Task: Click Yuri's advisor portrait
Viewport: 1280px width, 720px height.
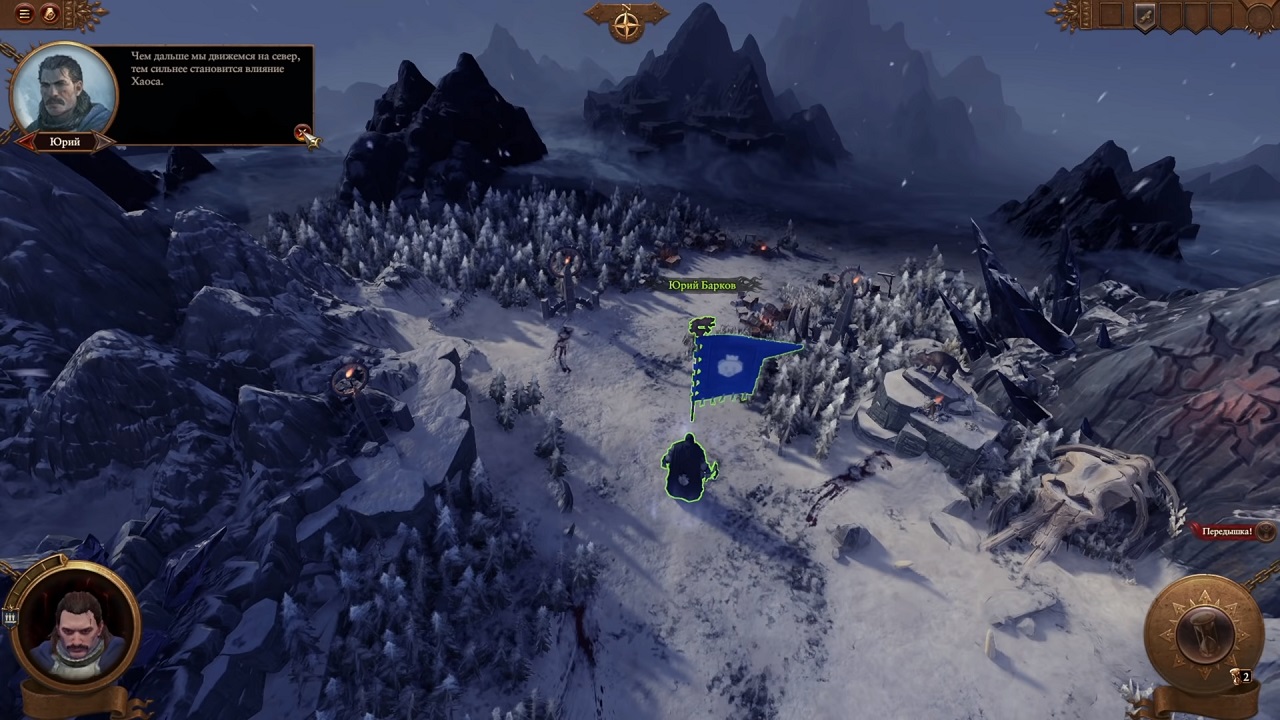Action: pyautogui.click(x=63, y=89)
